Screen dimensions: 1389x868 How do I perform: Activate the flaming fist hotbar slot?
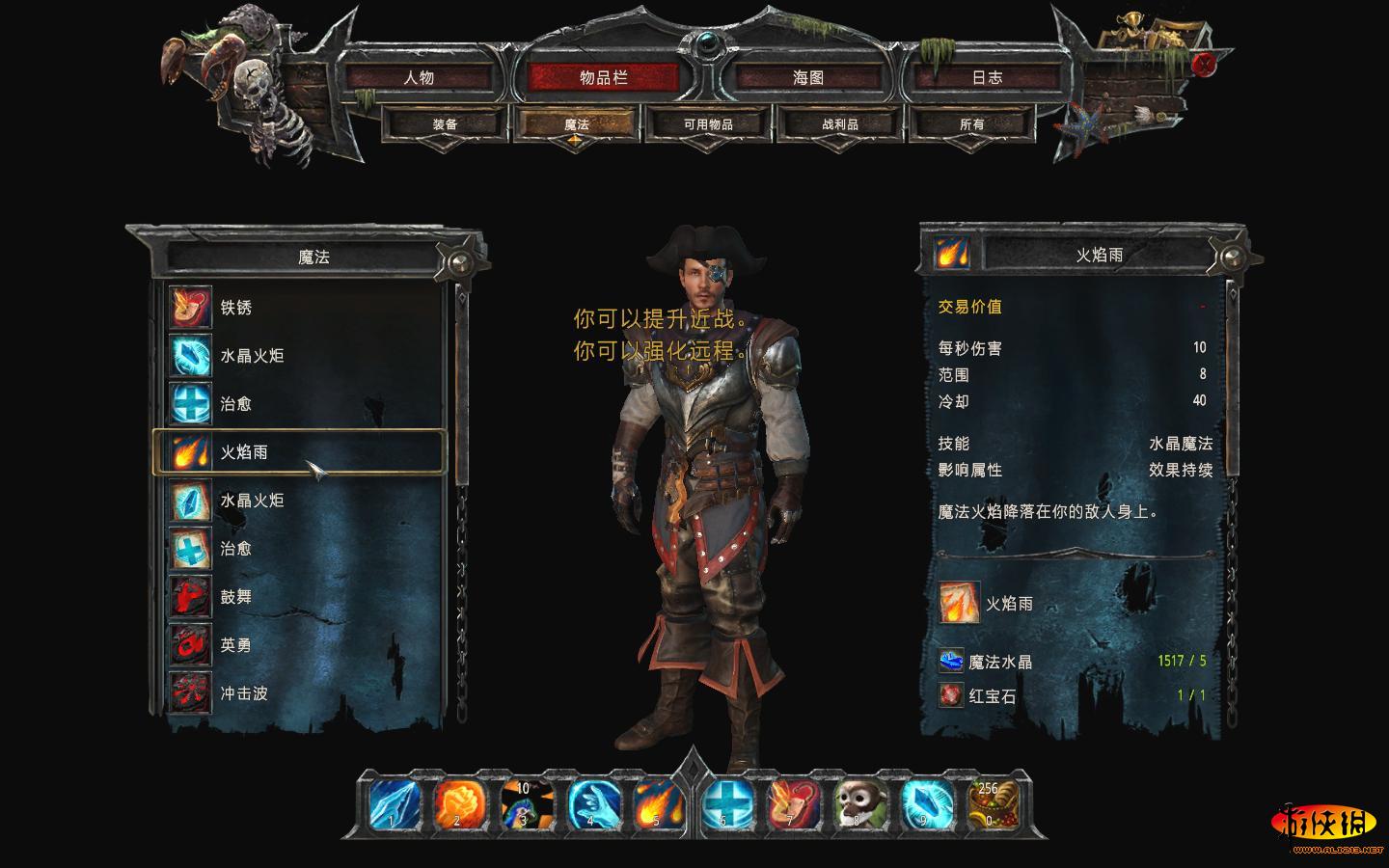coord(457,804)
